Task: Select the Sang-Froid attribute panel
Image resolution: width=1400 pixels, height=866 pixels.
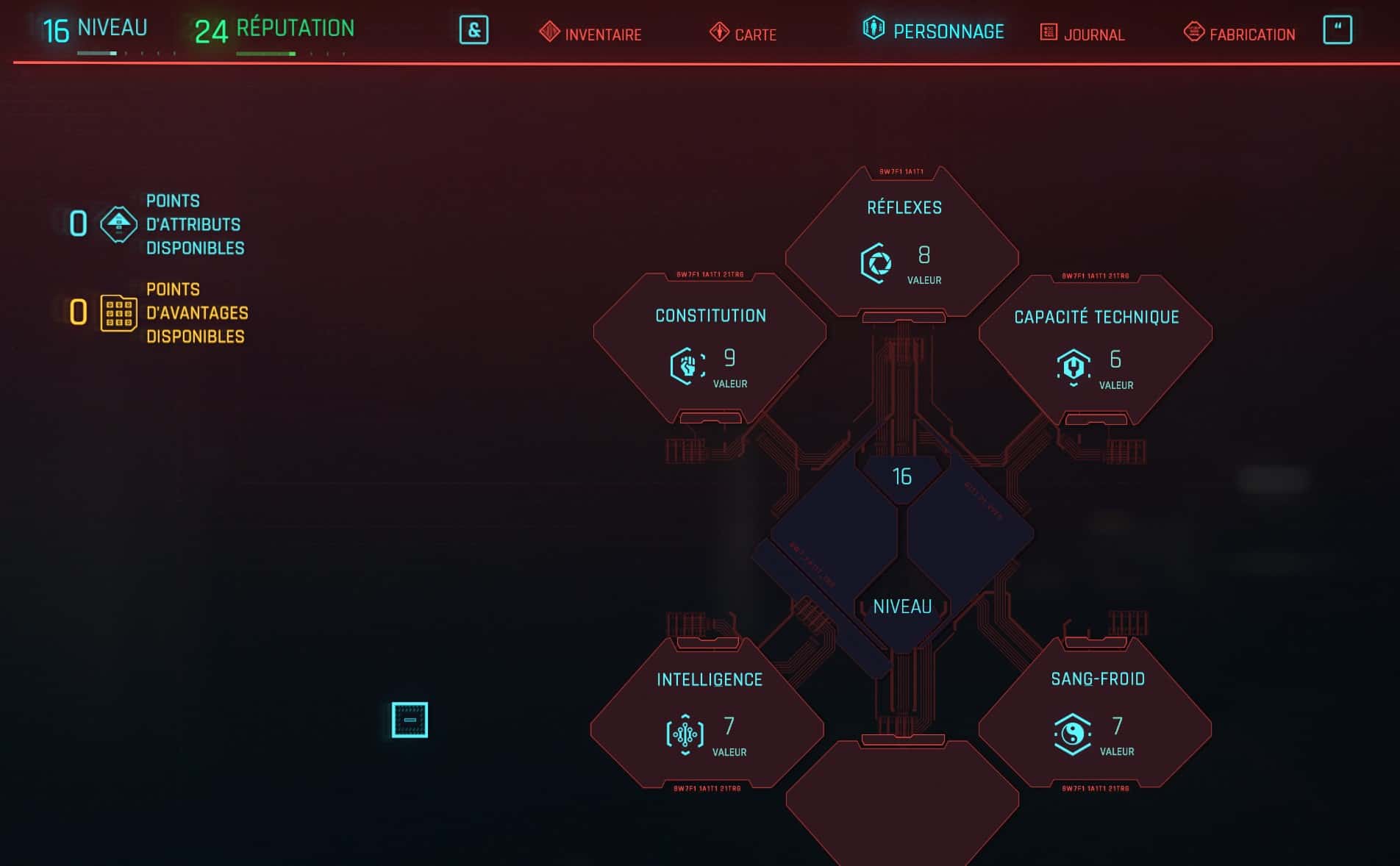Action: coord(1096,713)
